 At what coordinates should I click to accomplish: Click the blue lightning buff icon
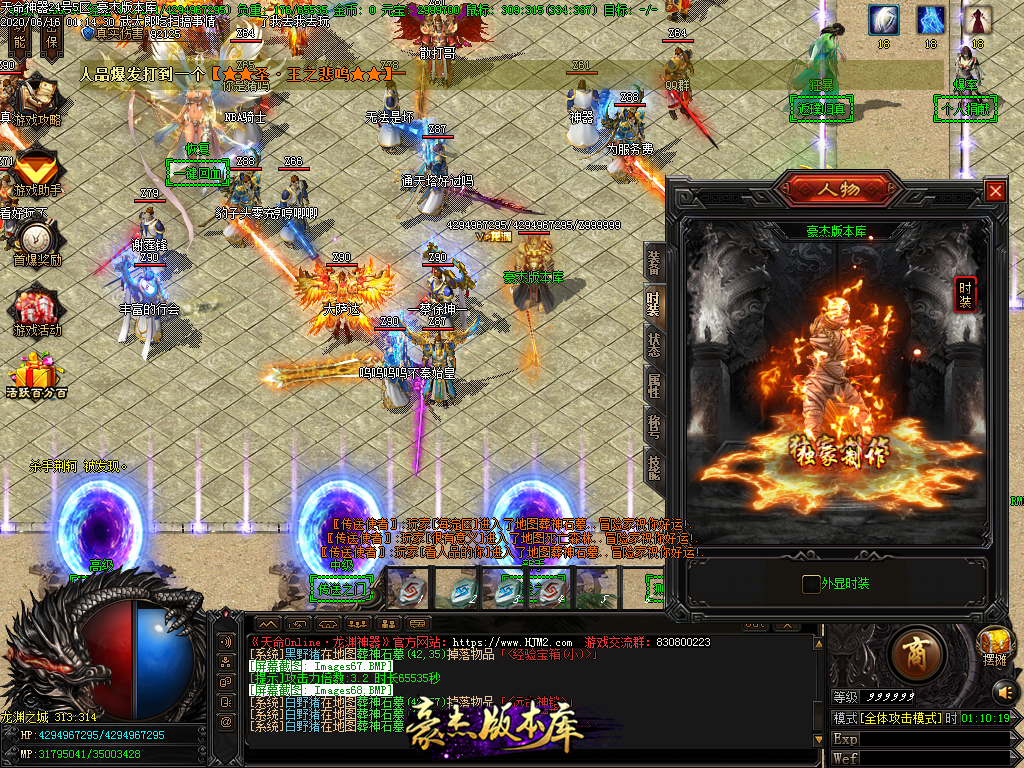click(x=931, y=20)
